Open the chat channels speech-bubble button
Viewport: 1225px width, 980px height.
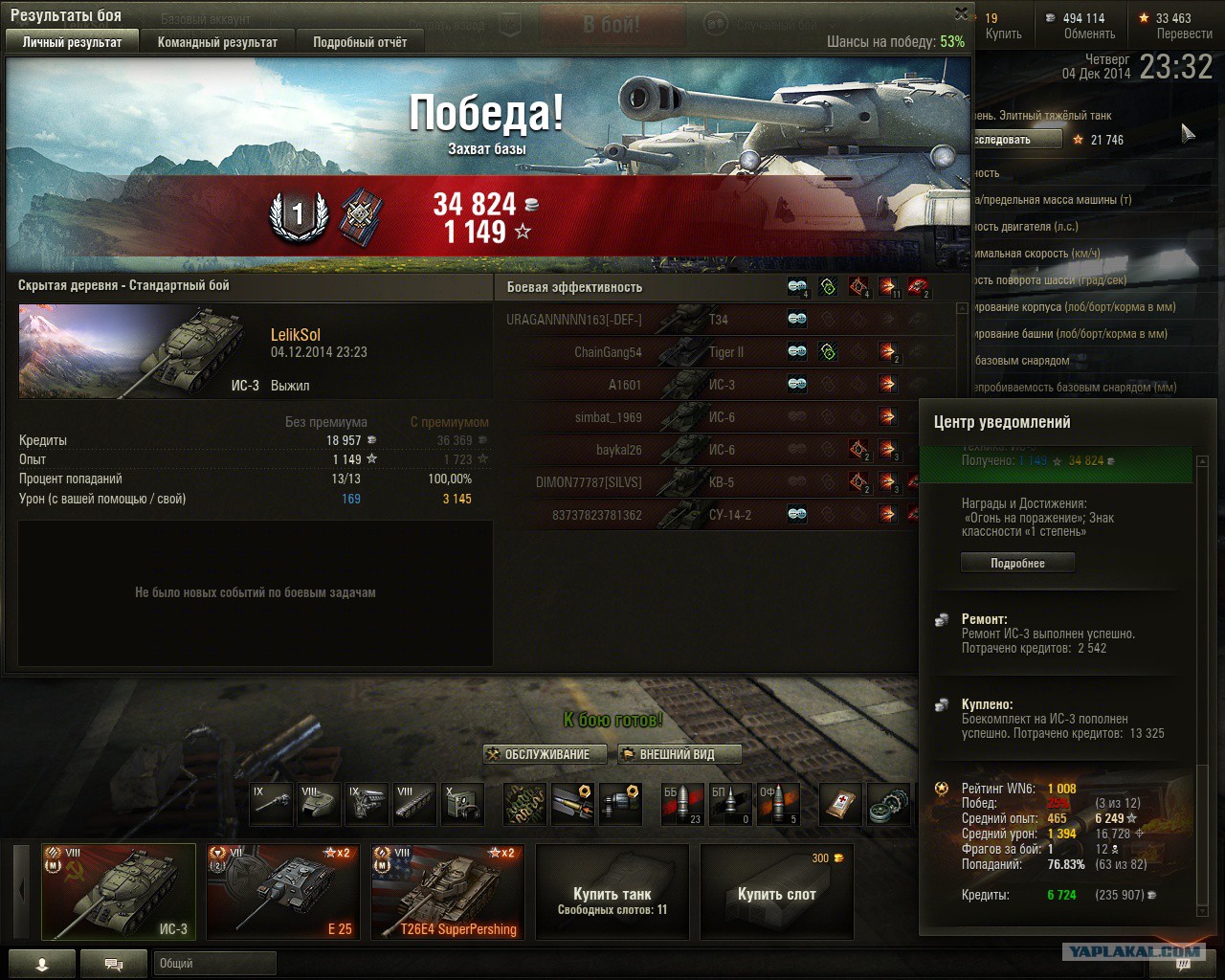[x=113, y=964]
